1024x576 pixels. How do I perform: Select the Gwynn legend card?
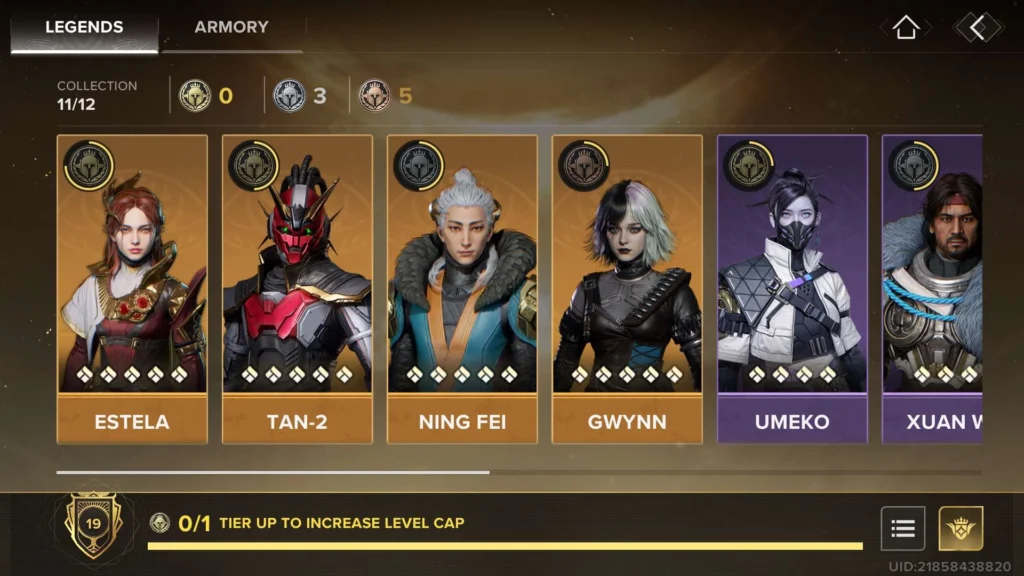(x=627, y=288)
